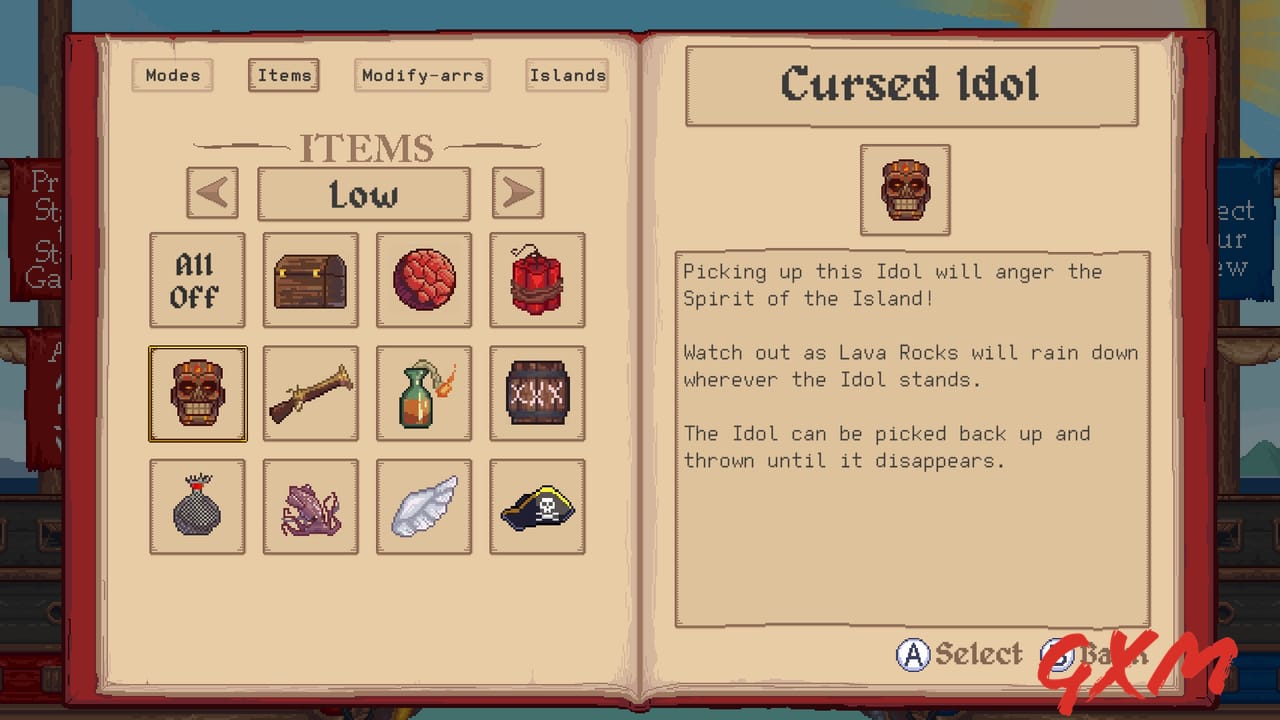Open the Islands tab
The width and height of the screenshot is (1280, 720).
point(567,75)
